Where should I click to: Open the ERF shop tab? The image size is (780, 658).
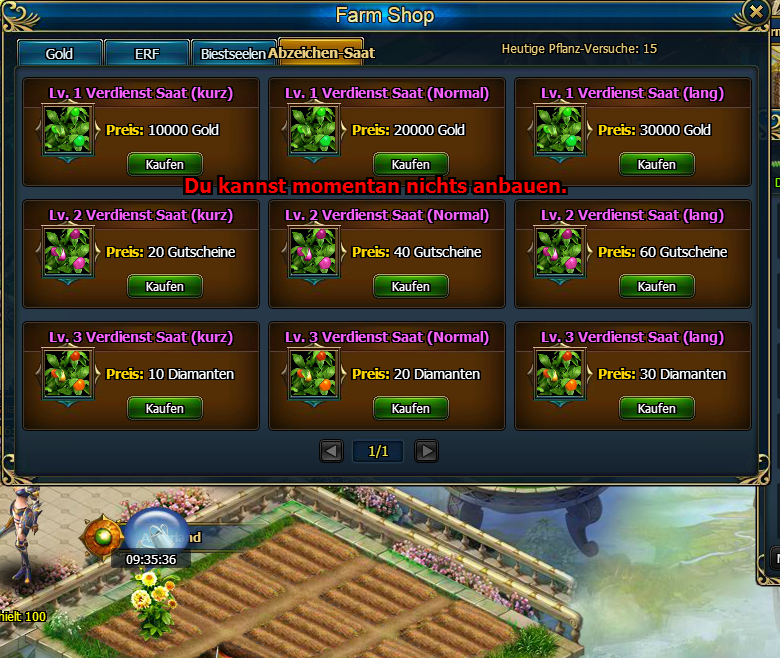click(x=147, y=54)
